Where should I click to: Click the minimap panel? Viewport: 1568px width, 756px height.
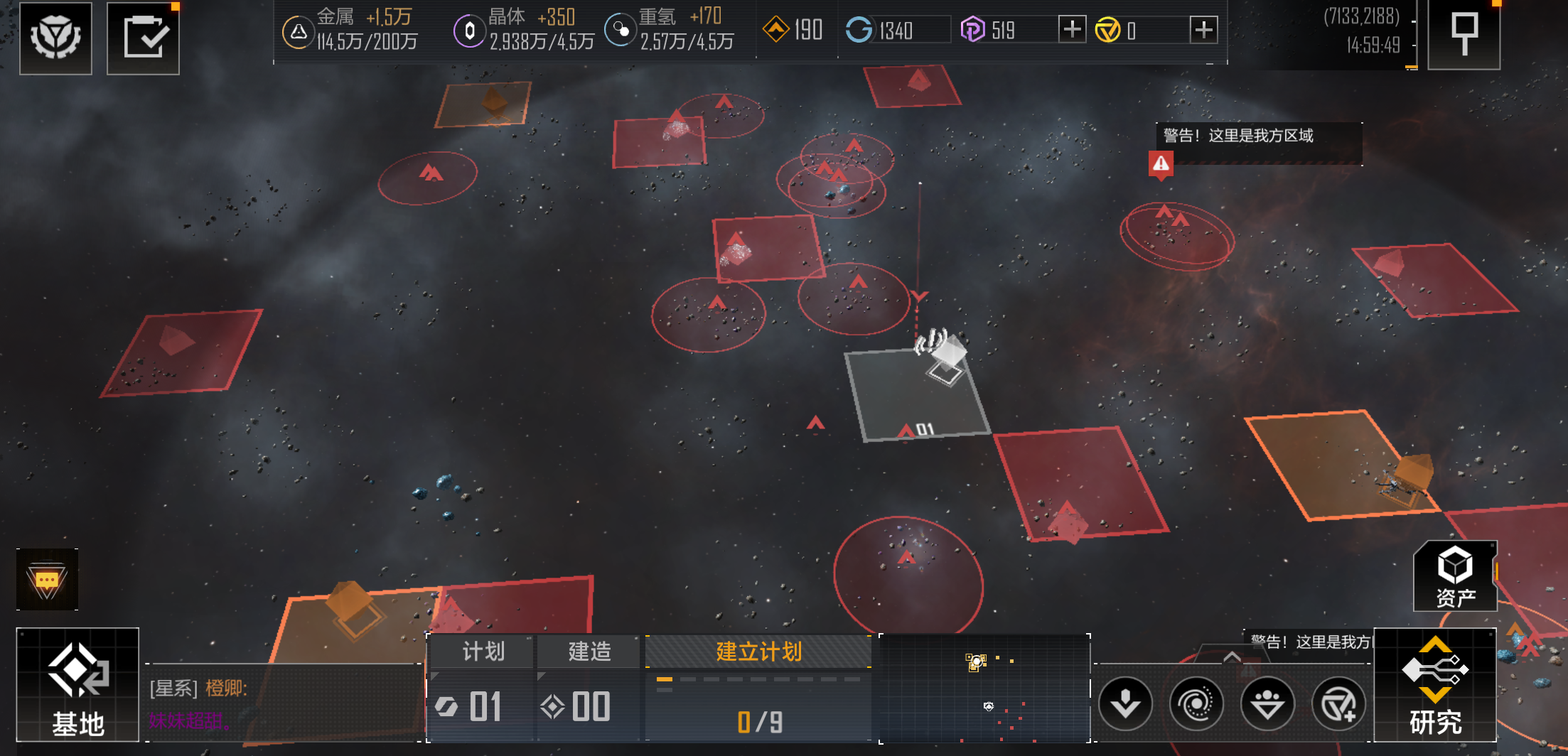click(x=984, y=688)
